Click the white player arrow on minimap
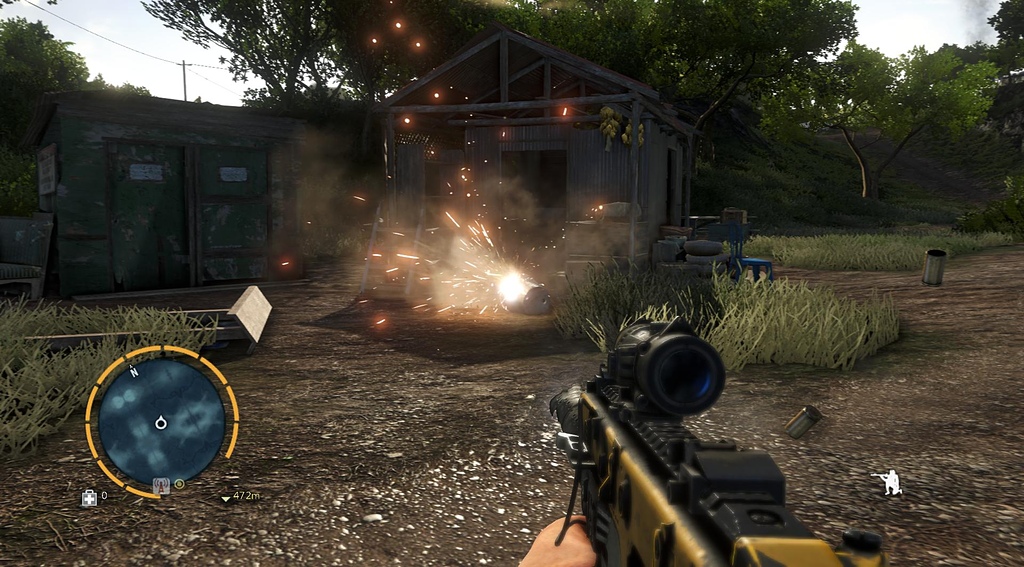The width and height of the screenshot is (1024, 567). (161, 423)
